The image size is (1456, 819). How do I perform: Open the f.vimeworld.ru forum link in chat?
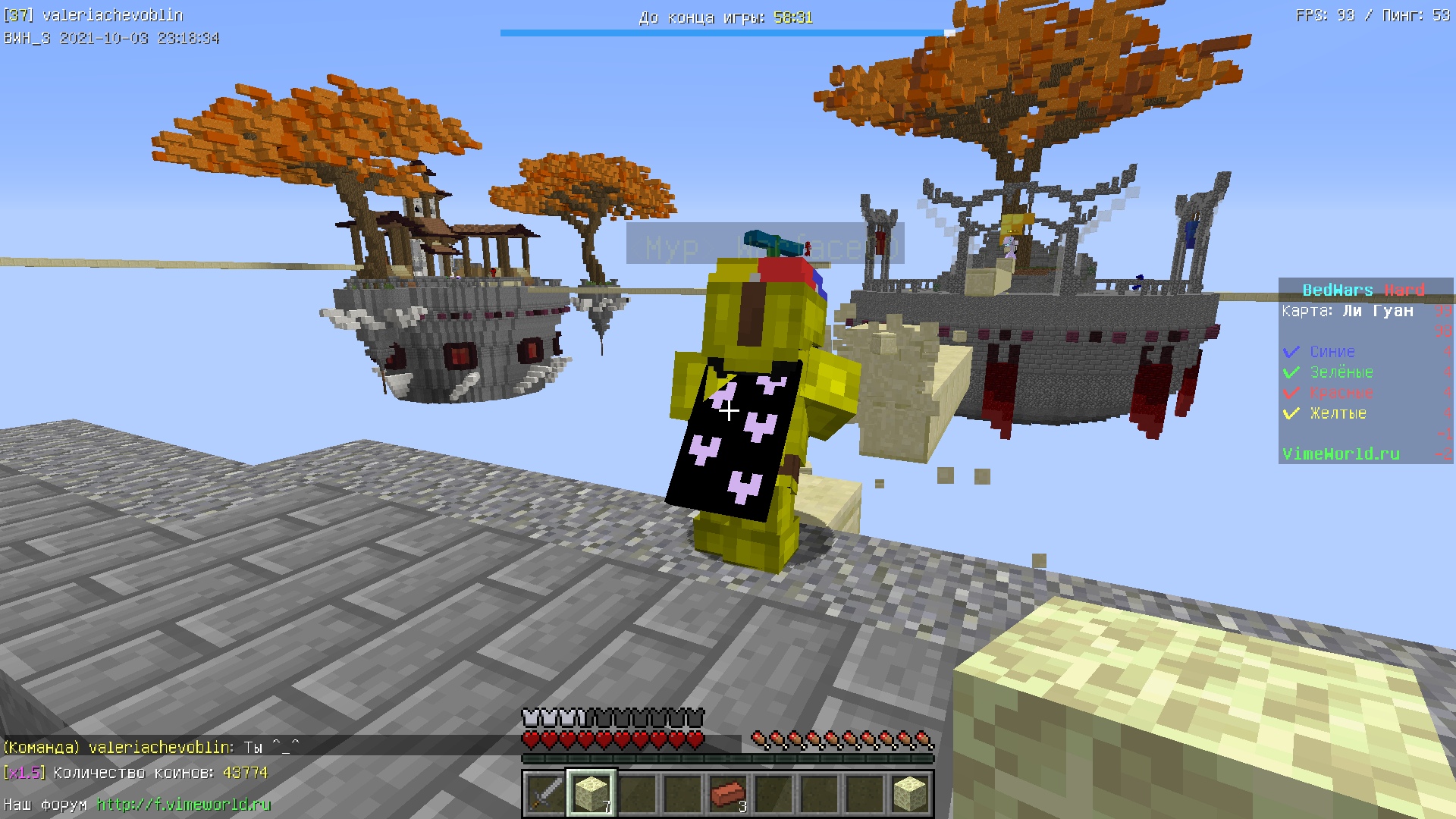[x=184, y=805]
